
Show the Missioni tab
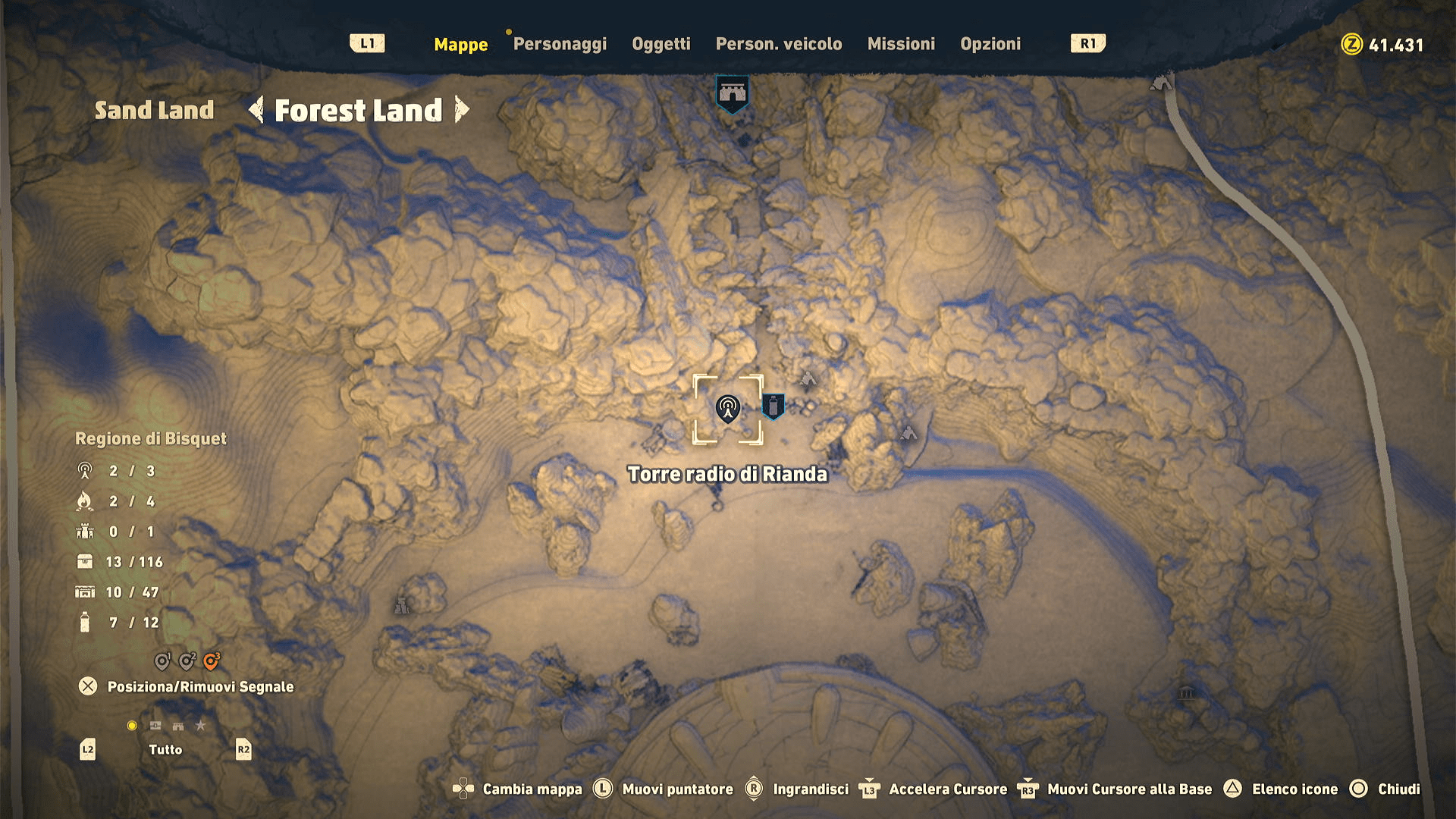(x=901, y=44)
